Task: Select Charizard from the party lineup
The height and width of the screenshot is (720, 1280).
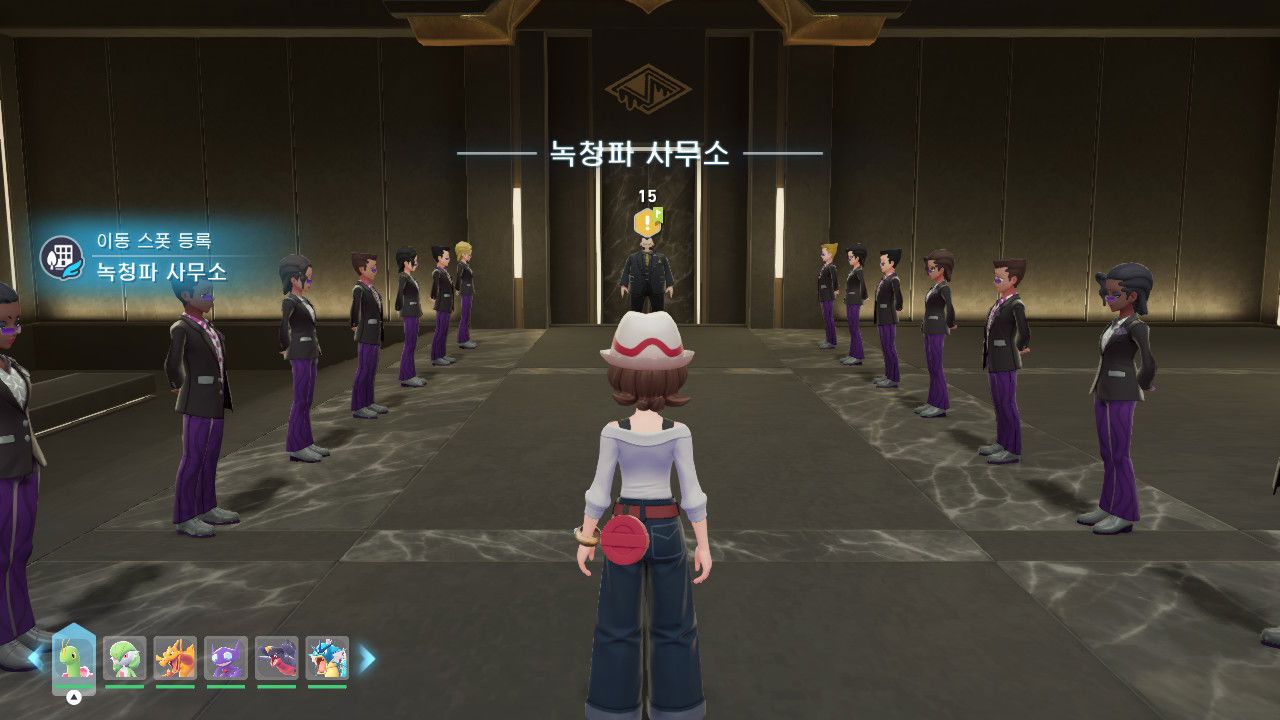Action: 175,659
